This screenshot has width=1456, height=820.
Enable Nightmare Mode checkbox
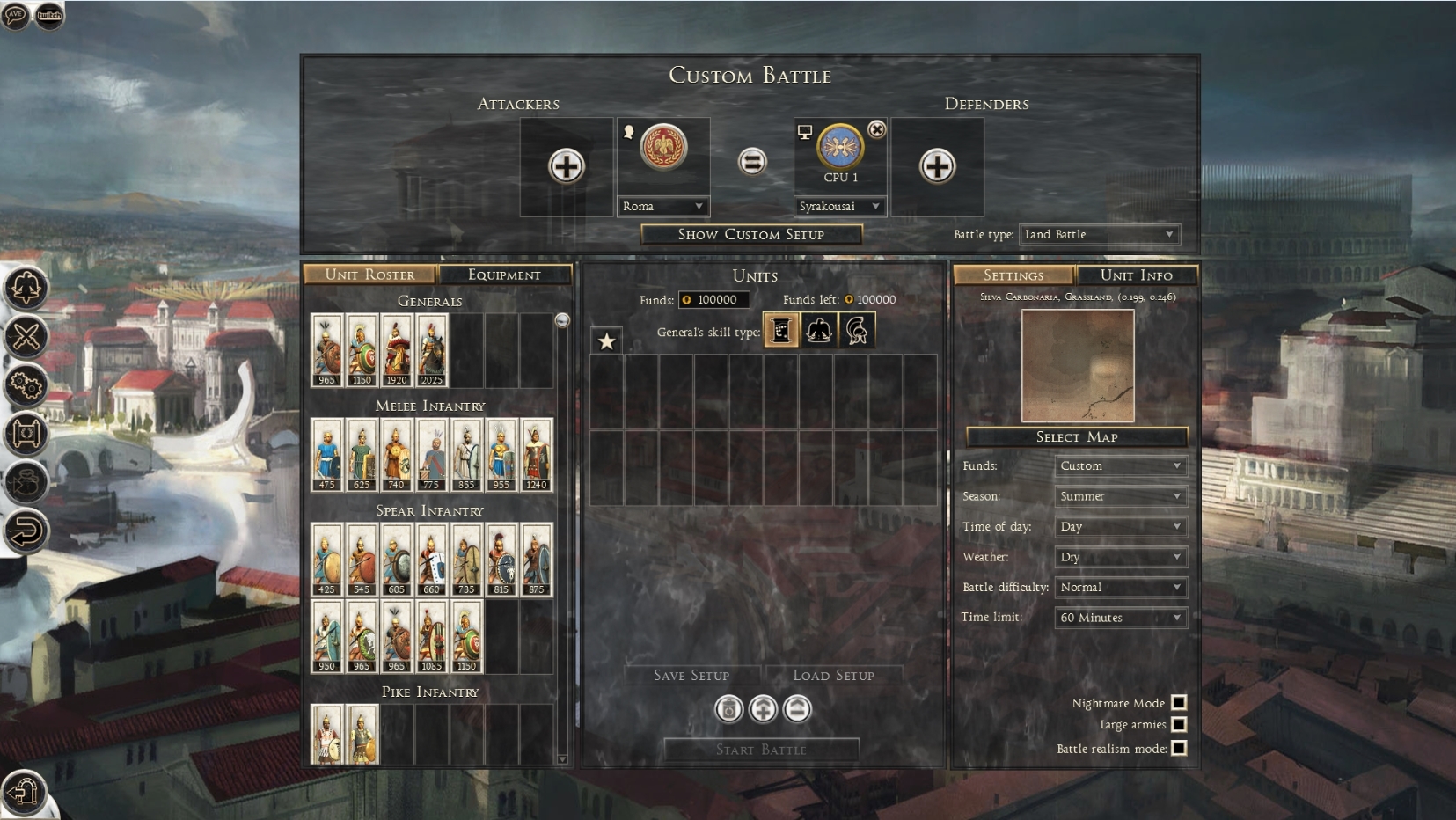pos(1179,702)
